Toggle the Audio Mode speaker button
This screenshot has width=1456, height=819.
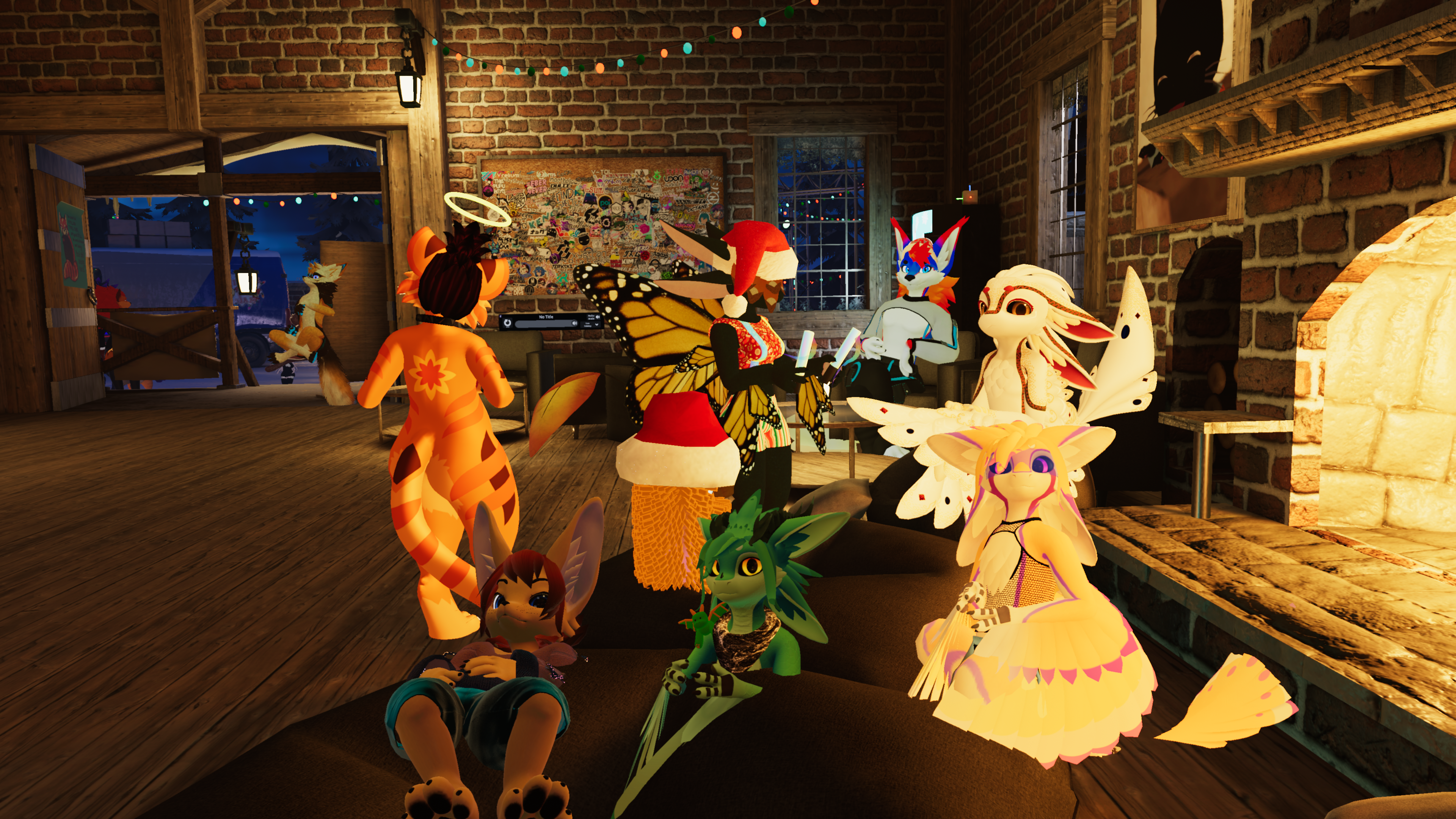598,317
